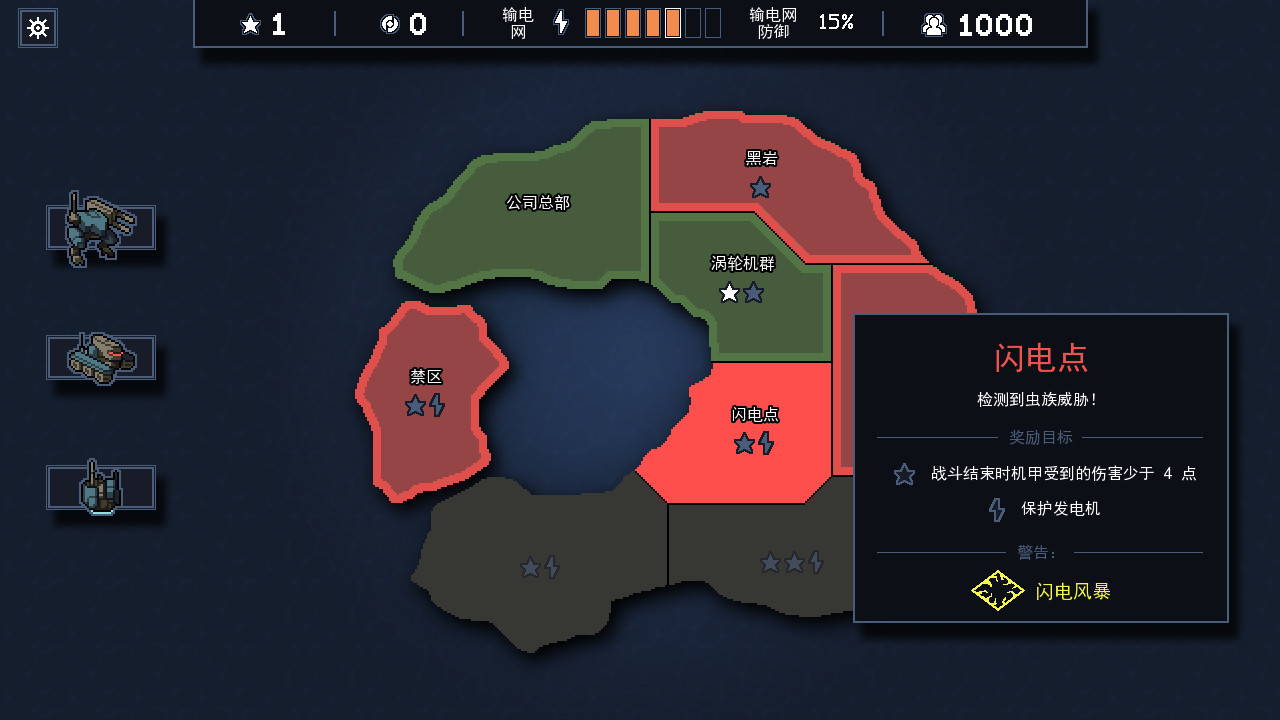Open the settings gear in the top-left corner
Image resolution: width=1280 pixels, height=720 pixels.
37,28
